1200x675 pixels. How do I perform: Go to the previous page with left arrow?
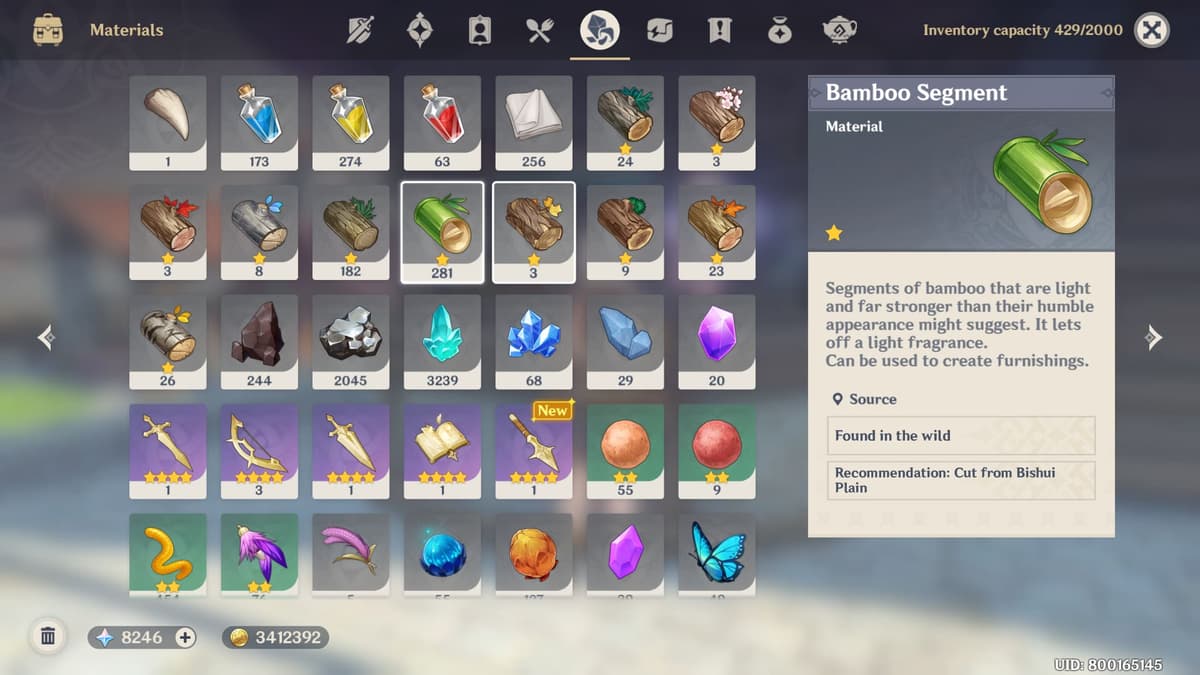coord(46,338)
